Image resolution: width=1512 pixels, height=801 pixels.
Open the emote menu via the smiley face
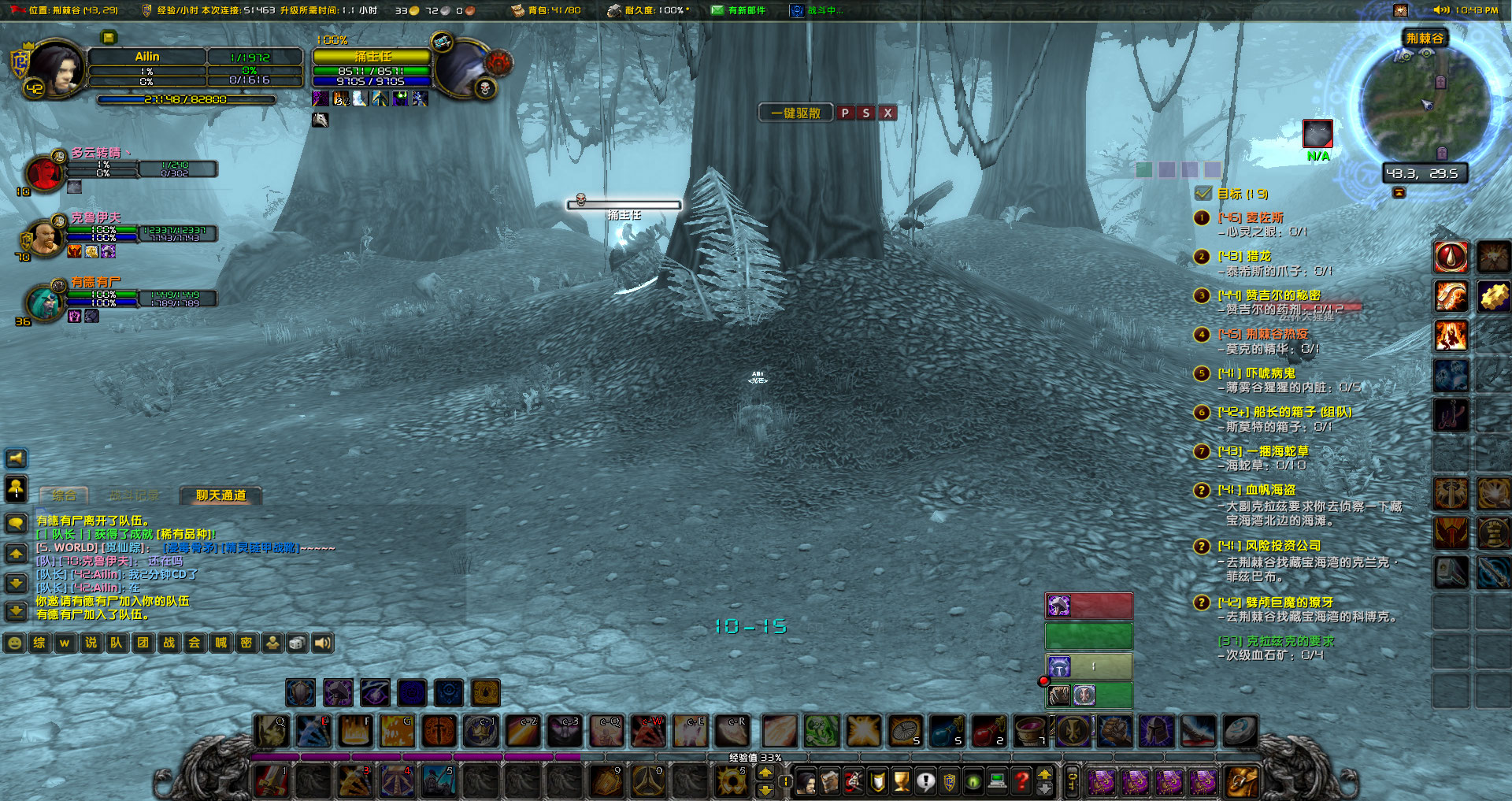15,642
